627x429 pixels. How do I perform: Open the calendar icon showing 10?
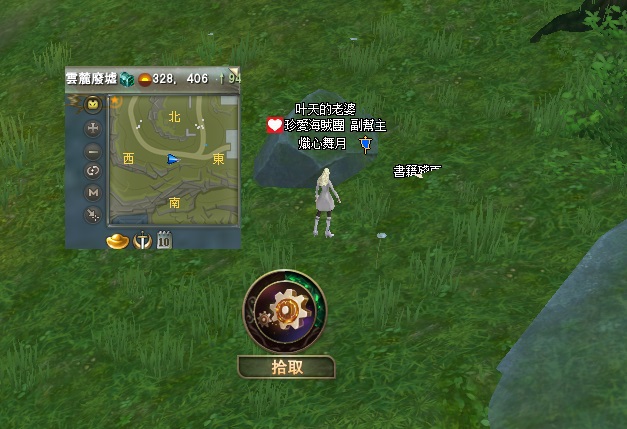pyautogui.click(x=164, y=240)
